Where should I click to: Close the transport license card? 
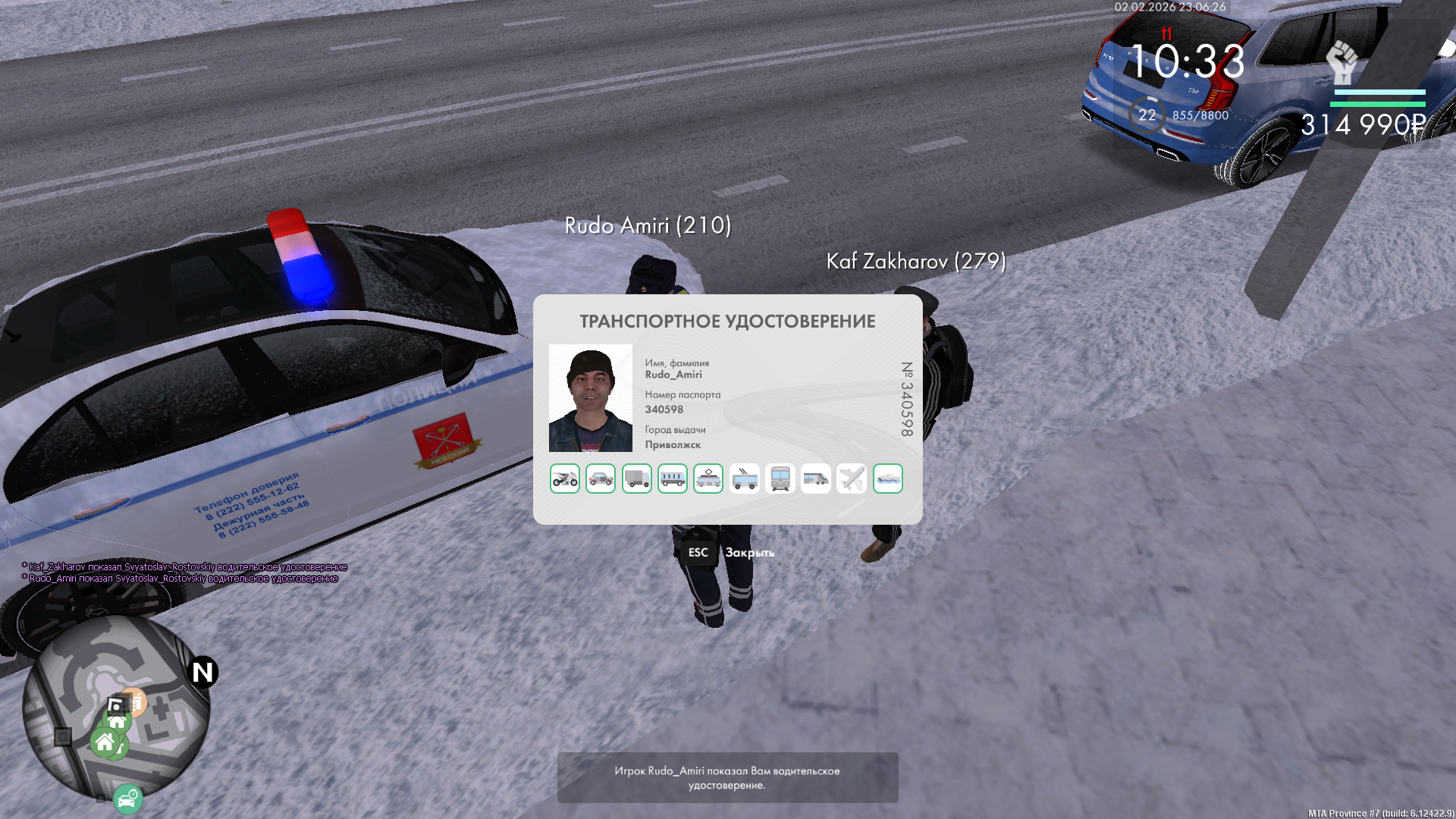(x=698, y=553)
